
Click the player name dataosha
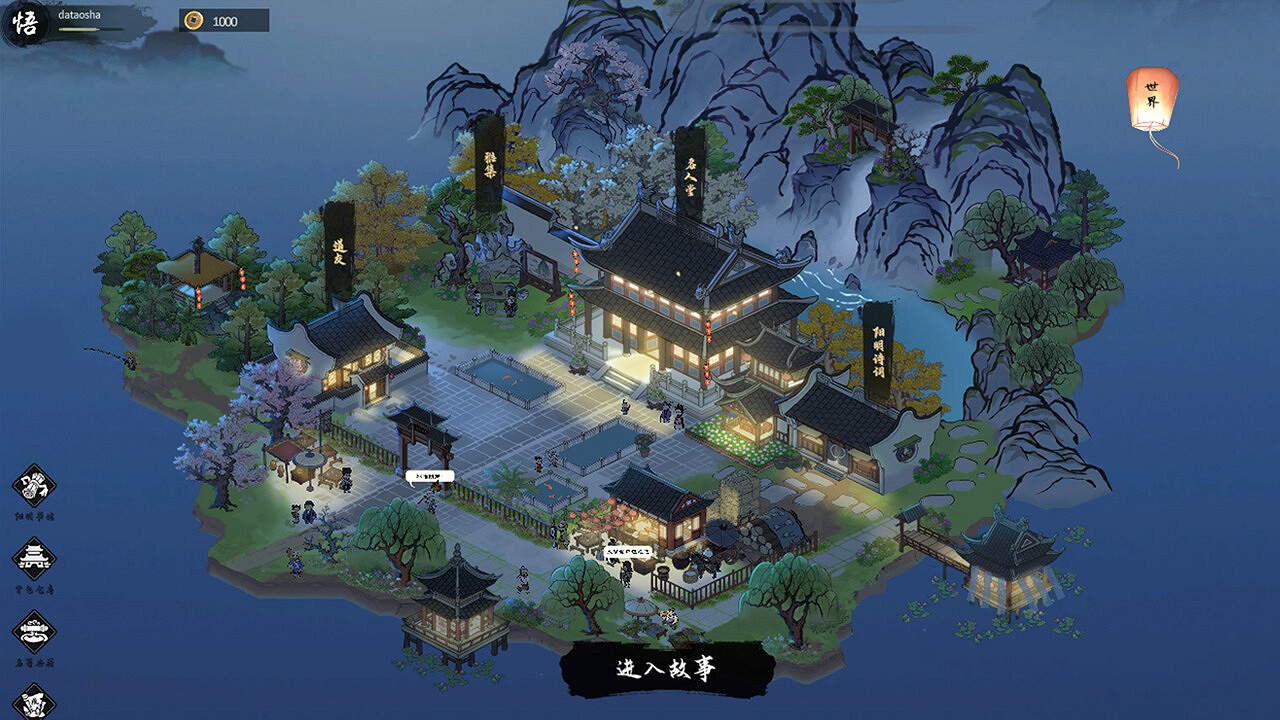[x=80, y=14]
